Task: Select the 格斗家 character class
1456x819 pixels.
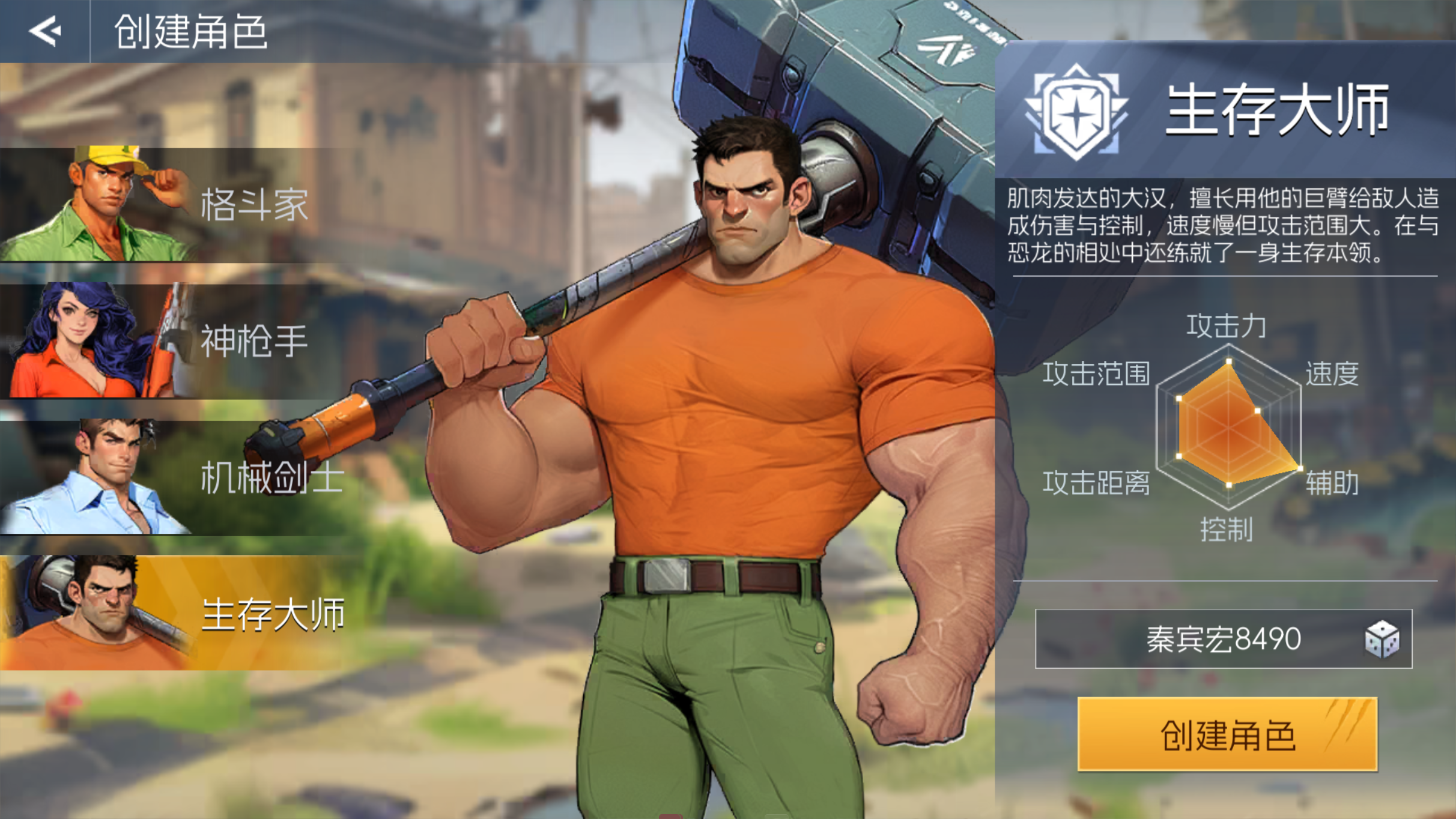Action: pyautogui.click(x=180, y=205)
